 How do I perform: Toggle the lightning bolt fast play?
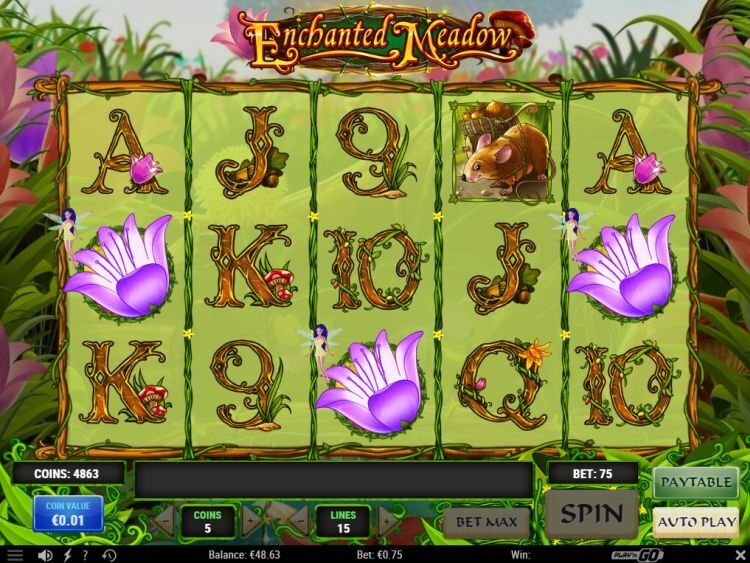[66, 554]
